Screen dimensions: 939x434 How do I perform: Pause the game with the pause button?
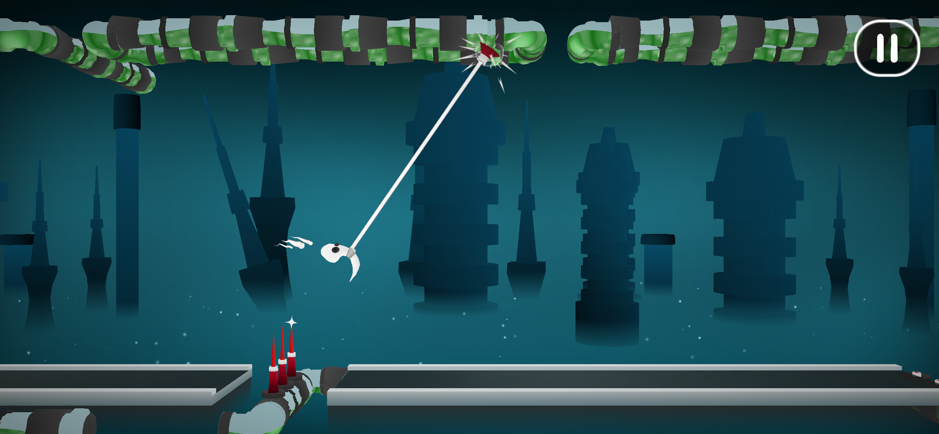pos(886,48)
